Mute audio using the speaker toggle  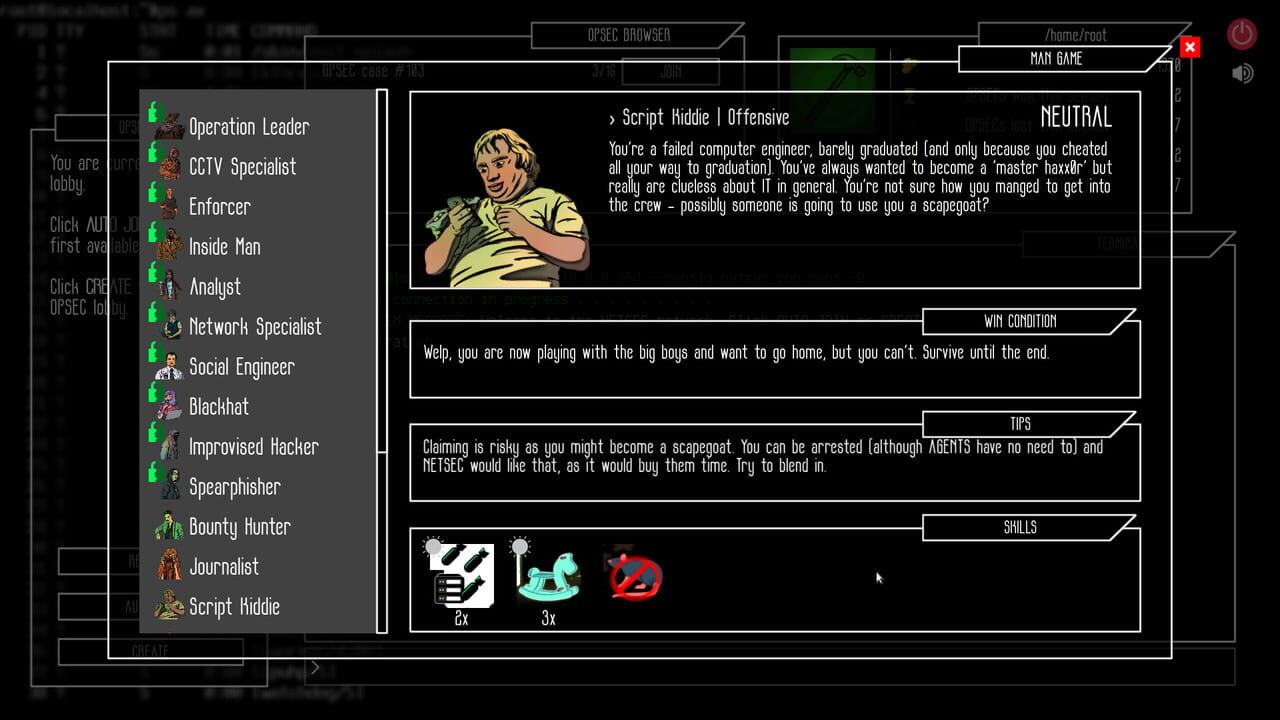tap(1241, 72)
